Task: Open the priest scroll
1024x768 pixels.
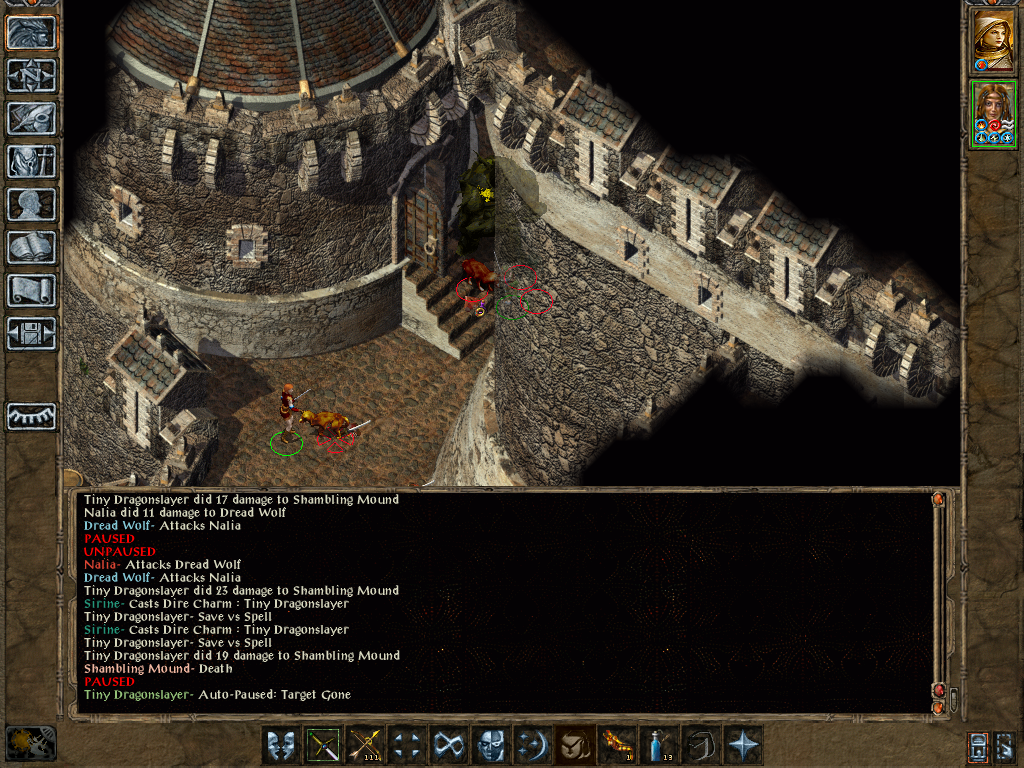Action: point(31,290)
